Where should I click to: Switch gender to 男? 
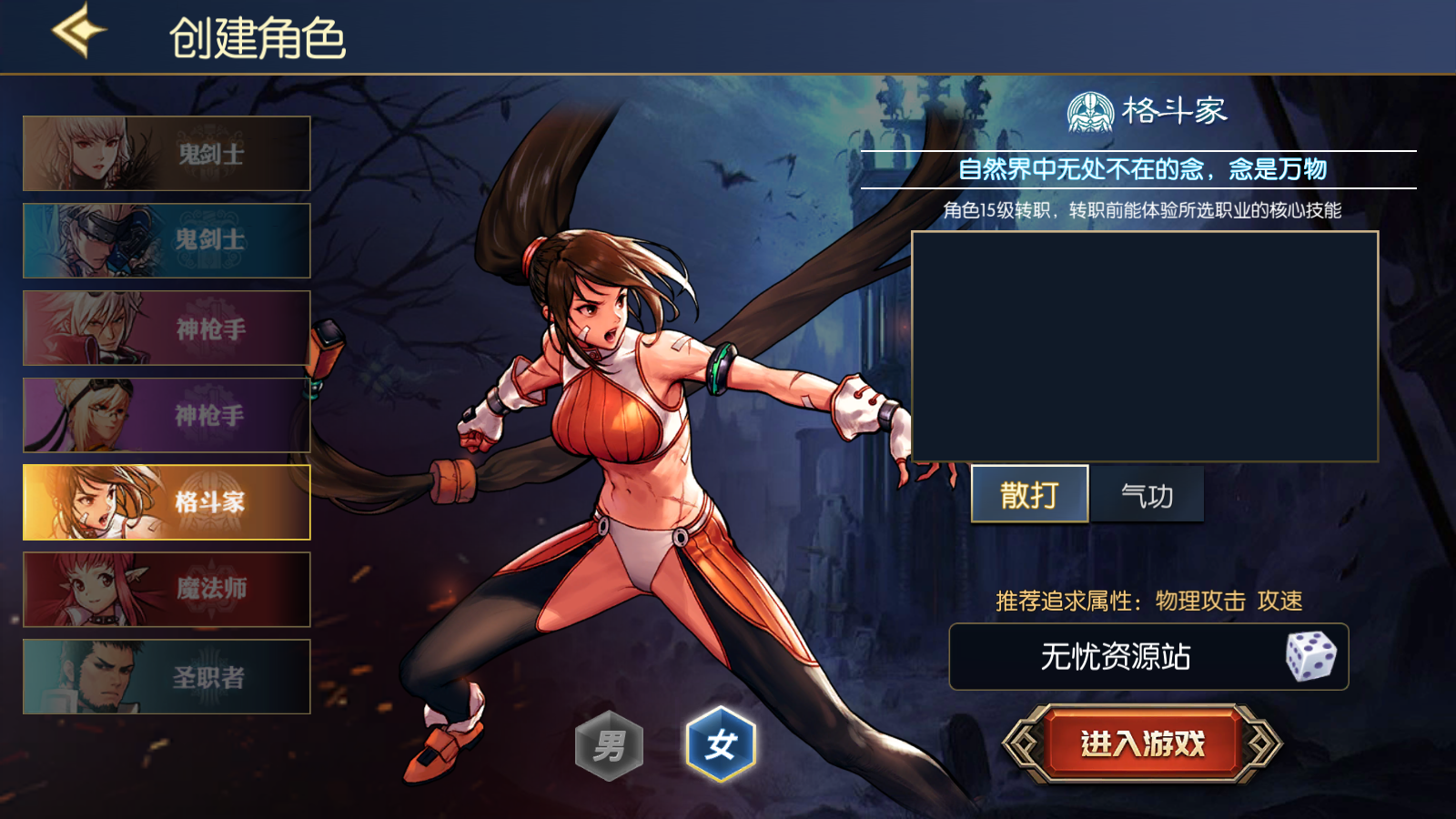tap(609, 746)
